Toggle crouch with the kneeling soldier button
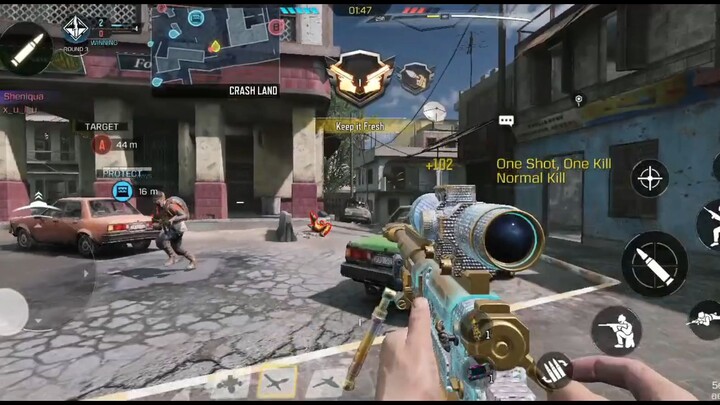The width and height of the screenshot is (720, 405). pos(616,330)
